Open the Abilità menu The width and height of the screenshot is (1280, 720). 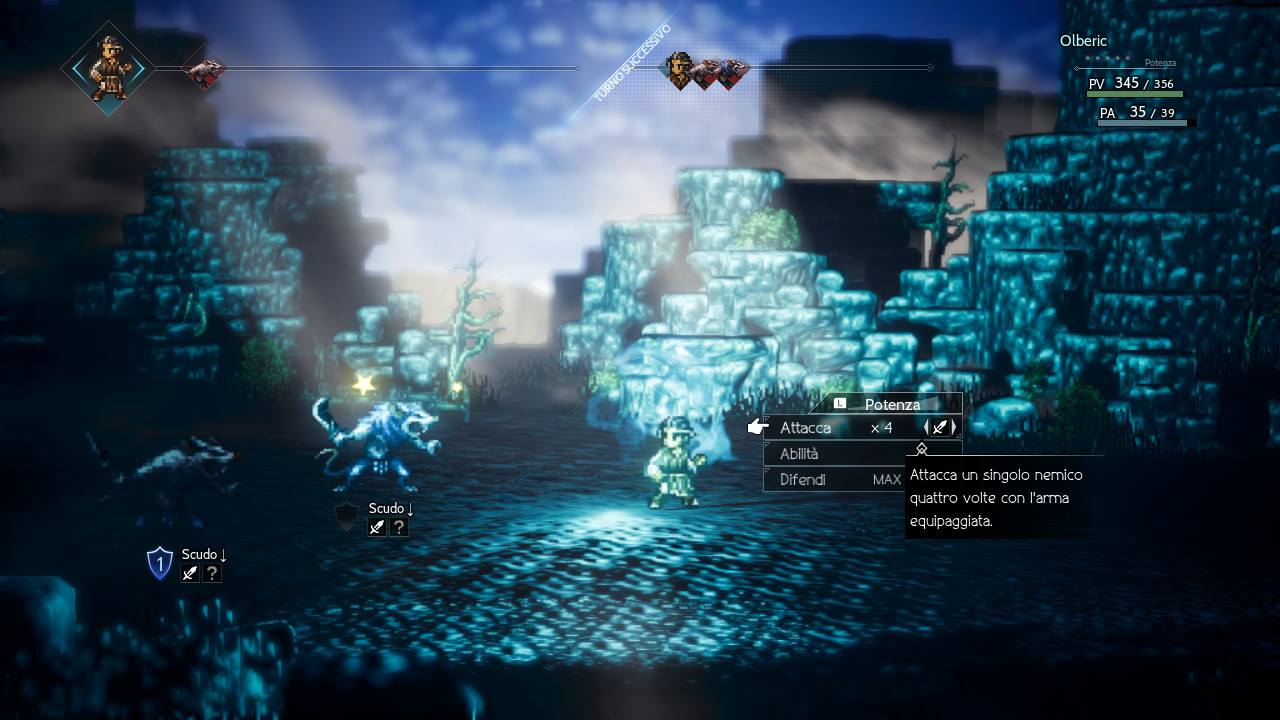pyautogui.click(x=799, y=454)
